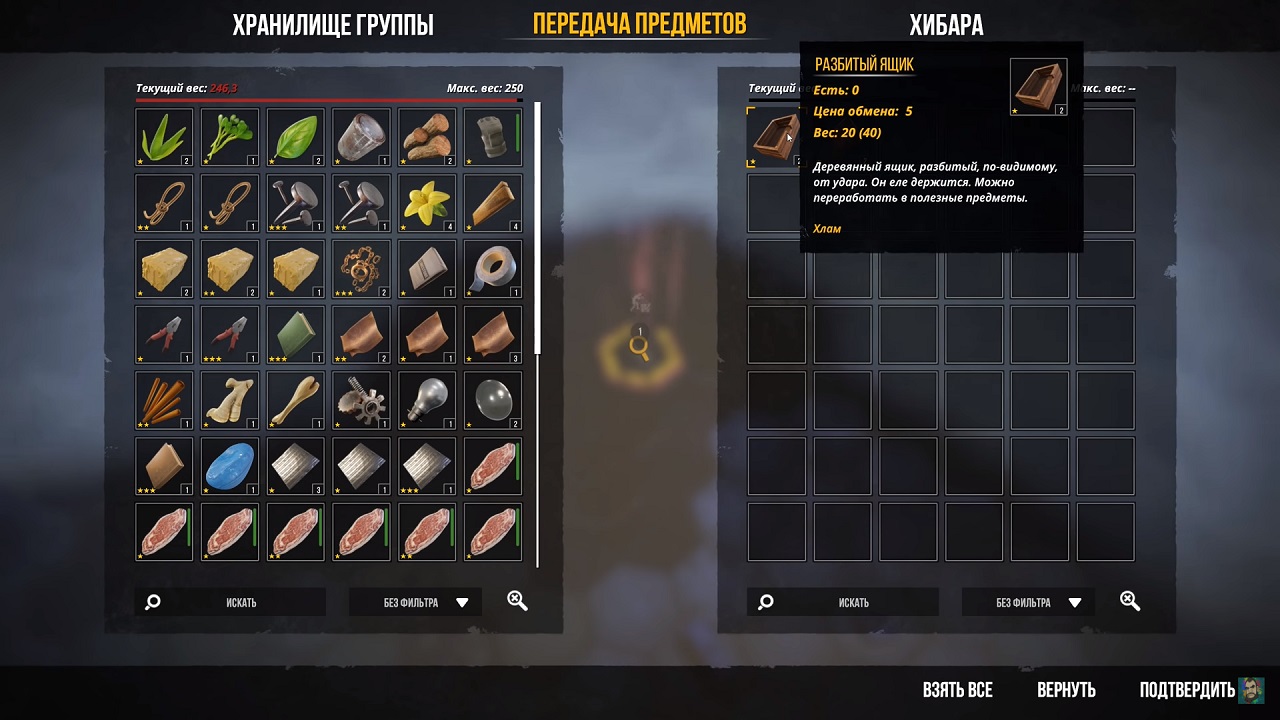Select the light bulb item
Screen dimensions: 1280x720
(427, 401)
